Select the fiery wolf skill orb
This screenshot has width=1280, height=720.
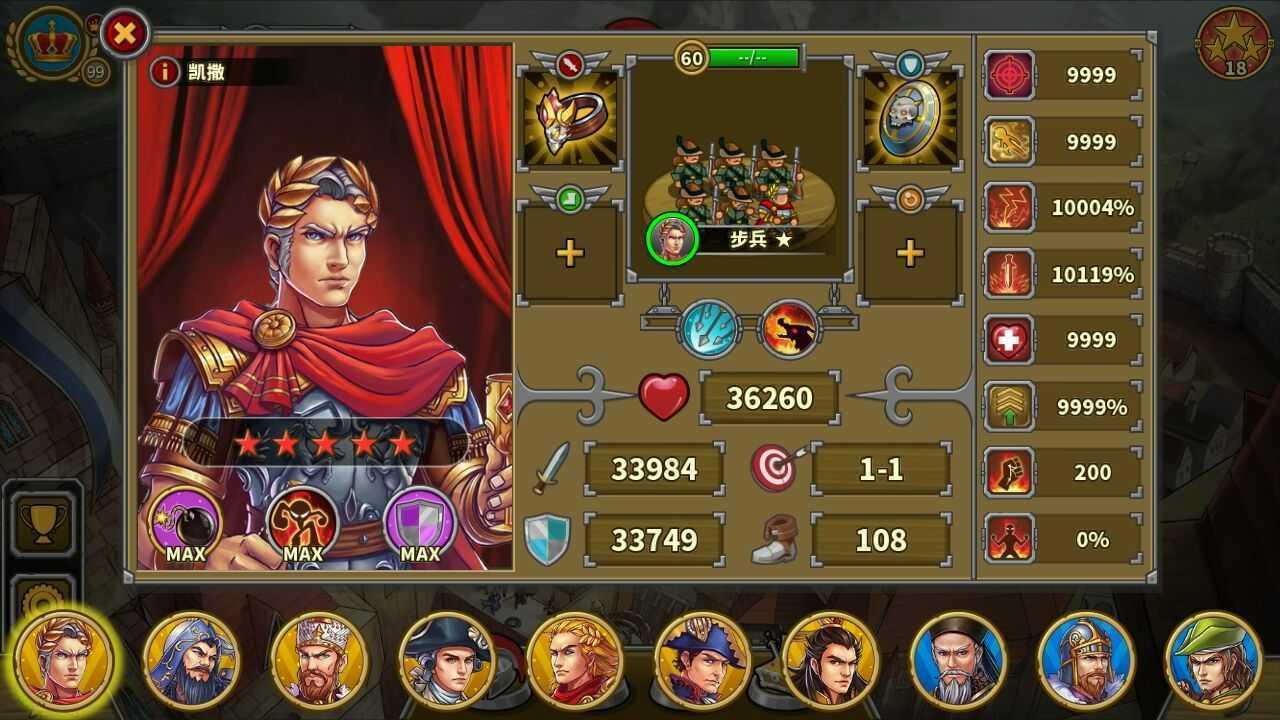790,329
